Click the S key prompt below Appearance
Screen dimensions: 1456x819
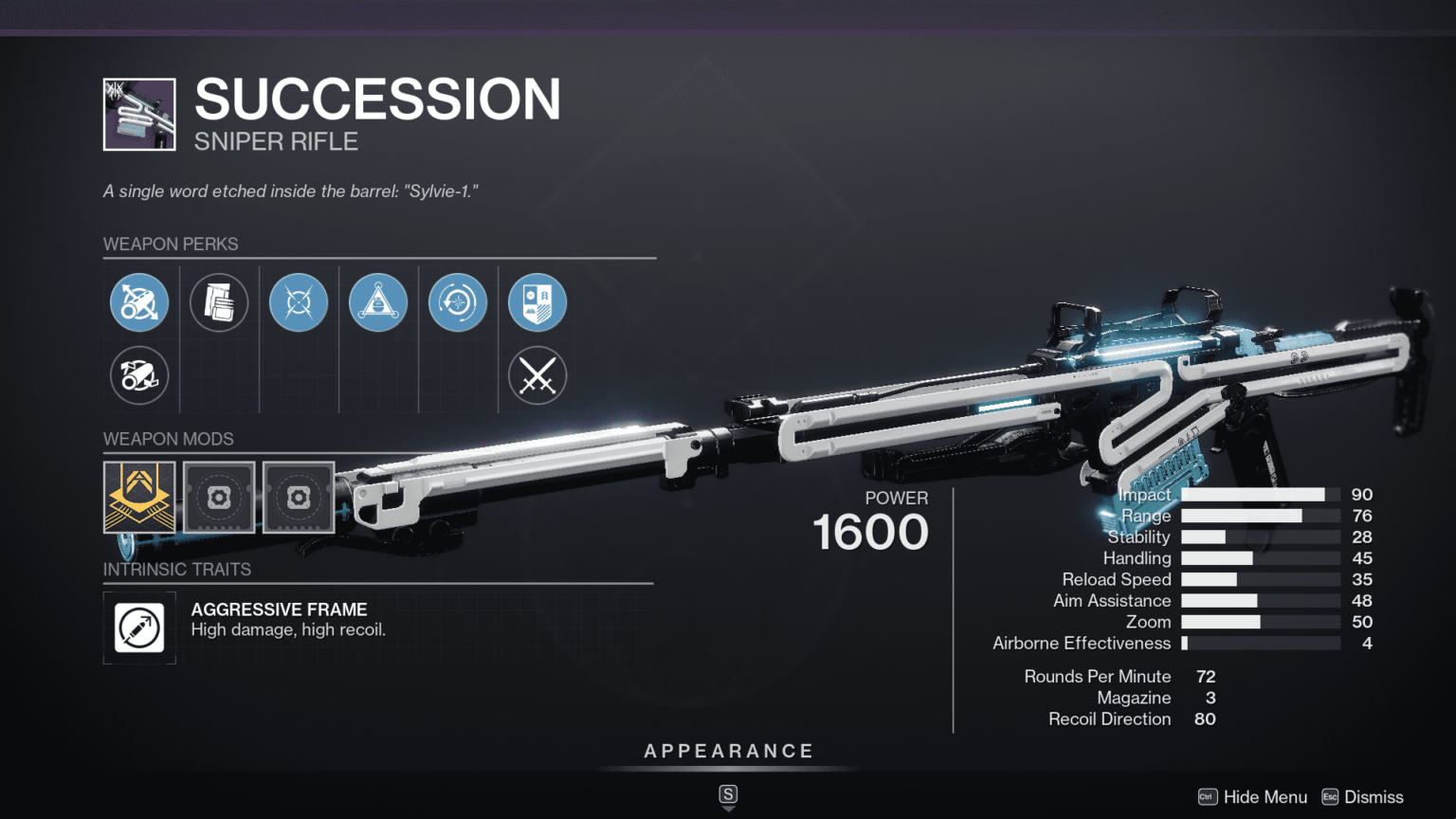tap(728, 796)
